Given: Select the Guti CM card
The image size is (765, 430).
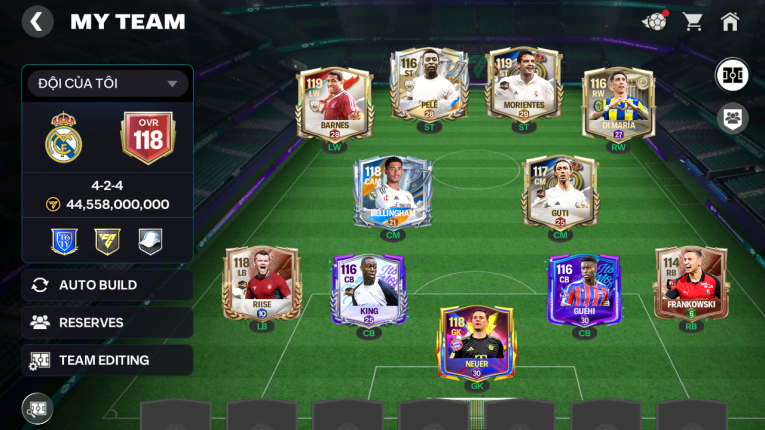Looking at the screenshot, I should pyautogui.click(x=560, y=192).
